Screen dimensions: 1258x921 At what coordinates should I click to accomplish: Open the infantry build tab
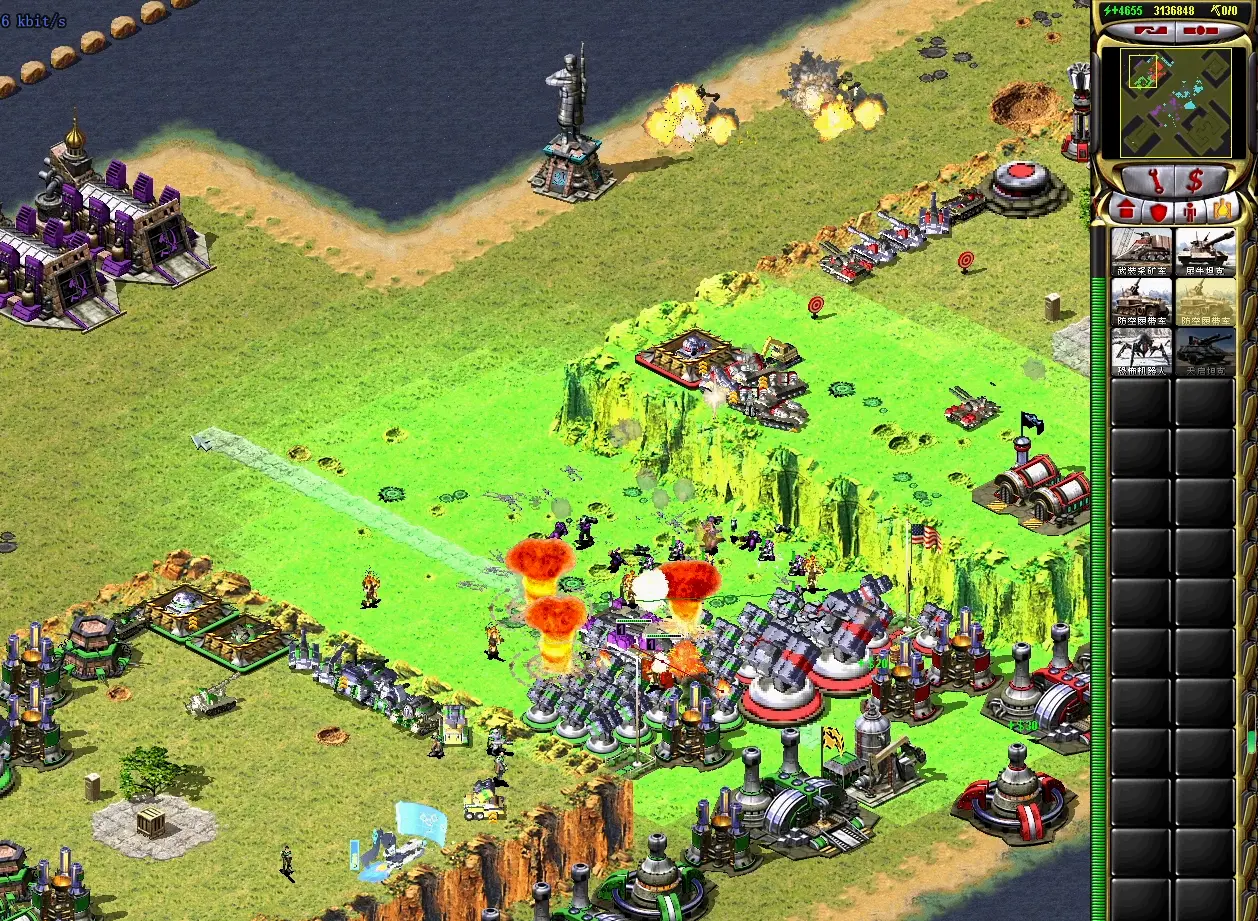pyautogui.click(x=1190, y=210)
